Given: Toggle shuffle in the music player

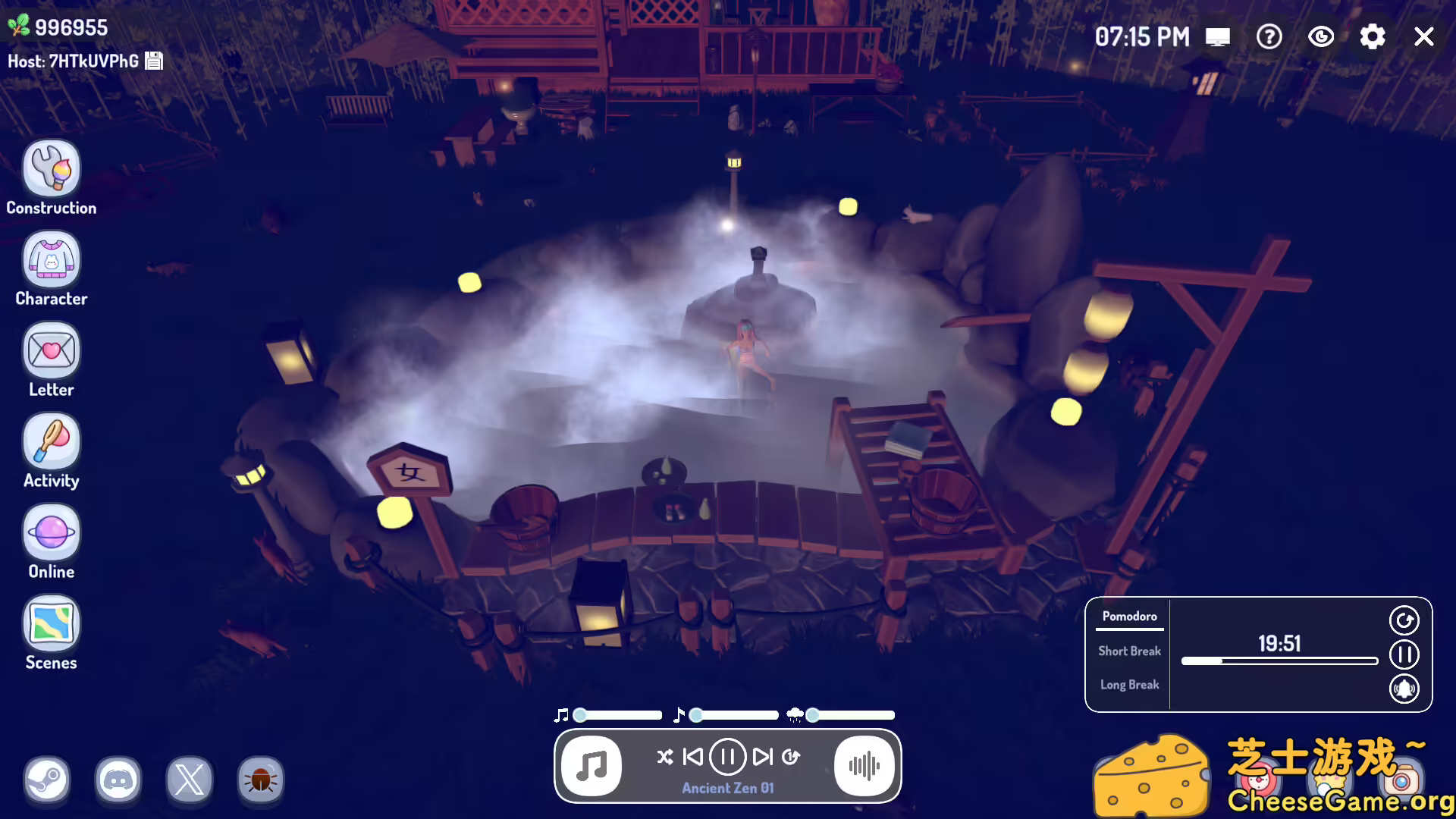Looking at the screenshot, I should (x=665, y=755).
